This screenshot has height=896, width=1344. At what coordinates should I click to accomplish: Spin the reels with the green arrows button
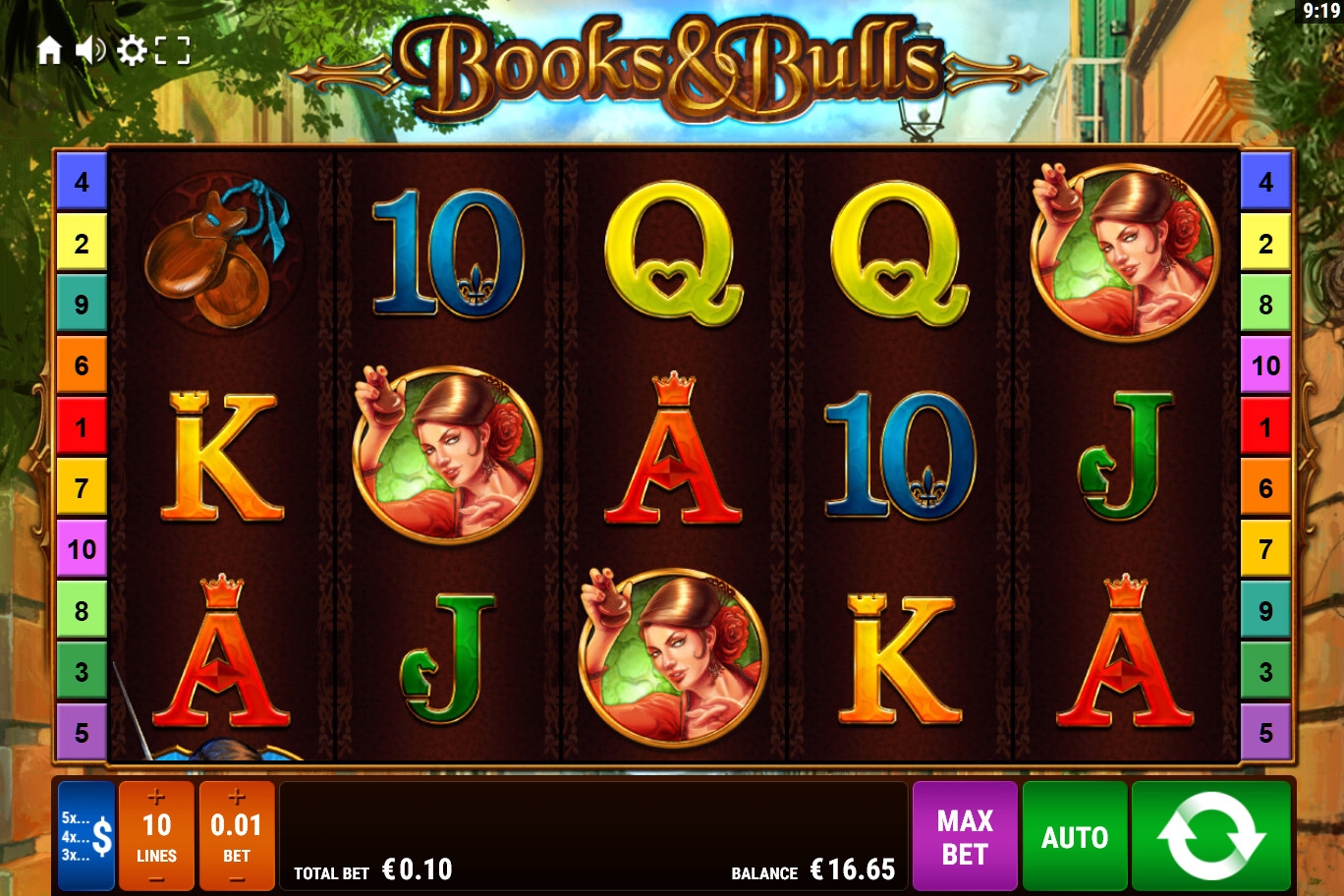coord(1210,836)
